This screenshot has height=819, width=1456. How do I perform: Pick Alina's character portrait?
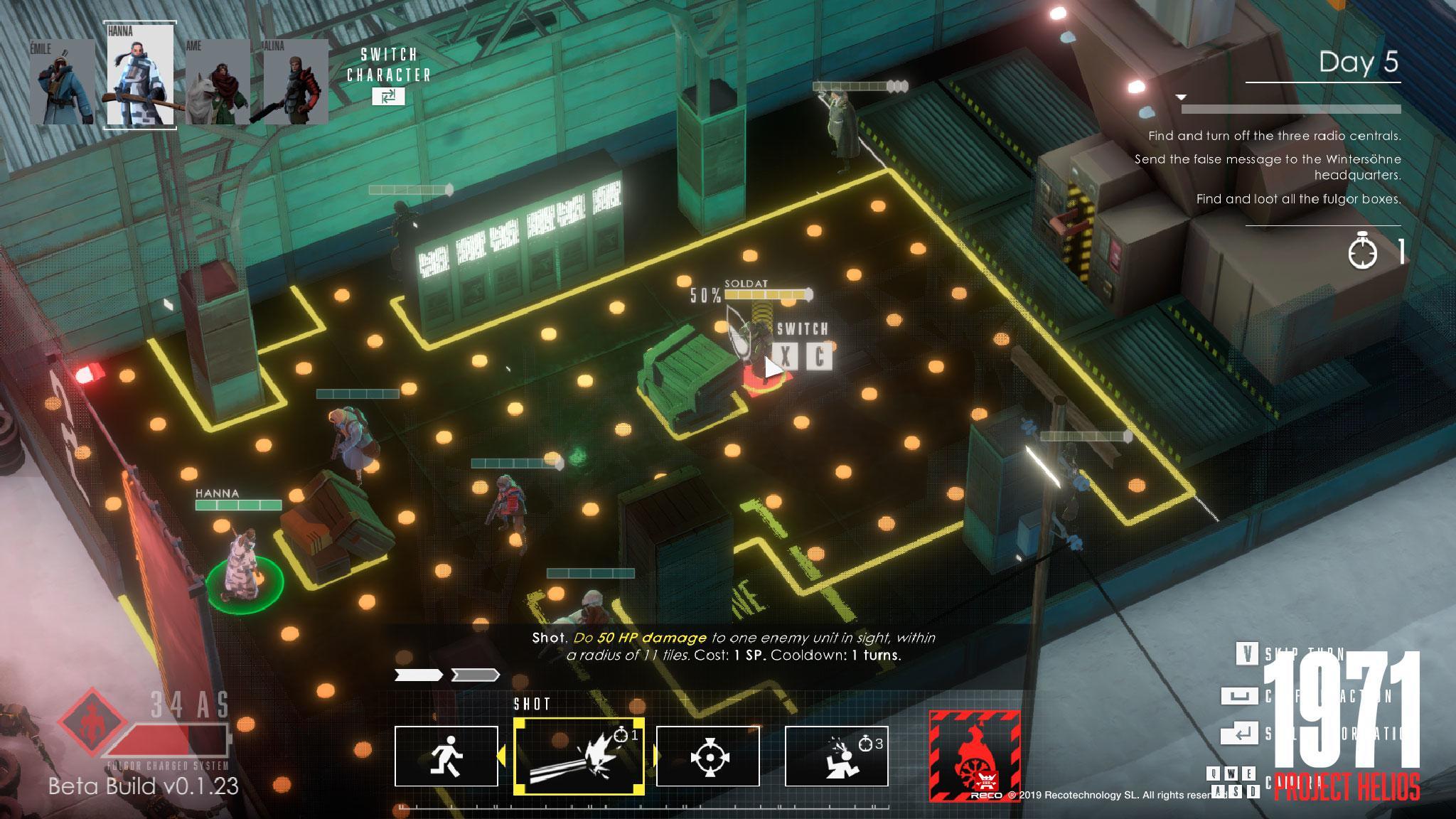296,82
